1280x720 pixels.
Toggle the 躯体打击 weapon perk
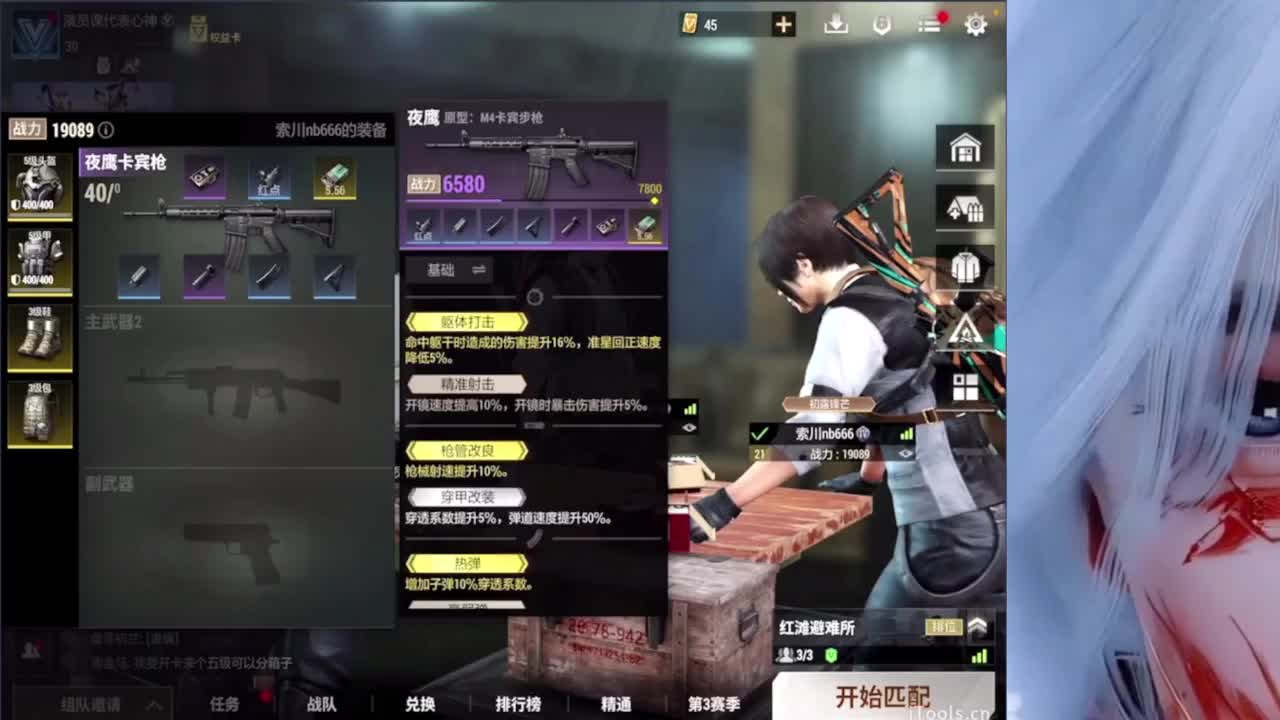click(x=466, y=322)
